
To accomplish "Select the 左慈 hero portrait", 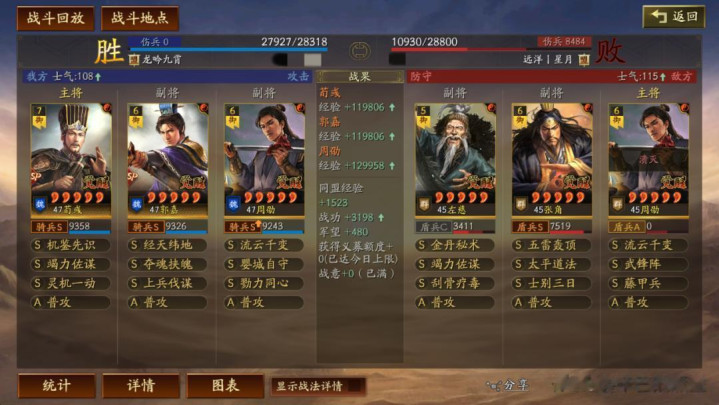I will coord(455,160).
